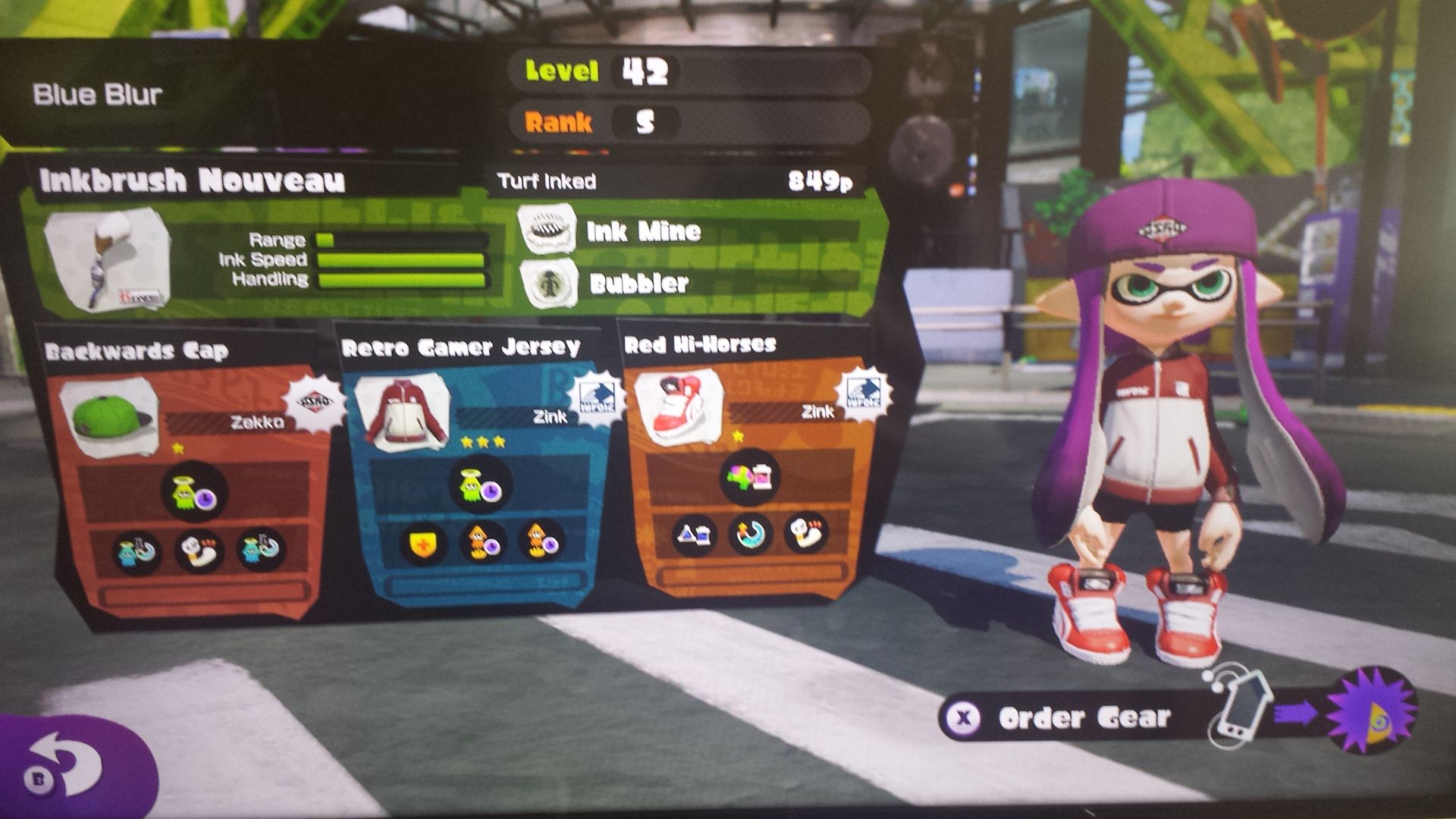Screen dimensions: 1456x819
Task: Click the Zink brand badge on the shoes
Action: 861,393
